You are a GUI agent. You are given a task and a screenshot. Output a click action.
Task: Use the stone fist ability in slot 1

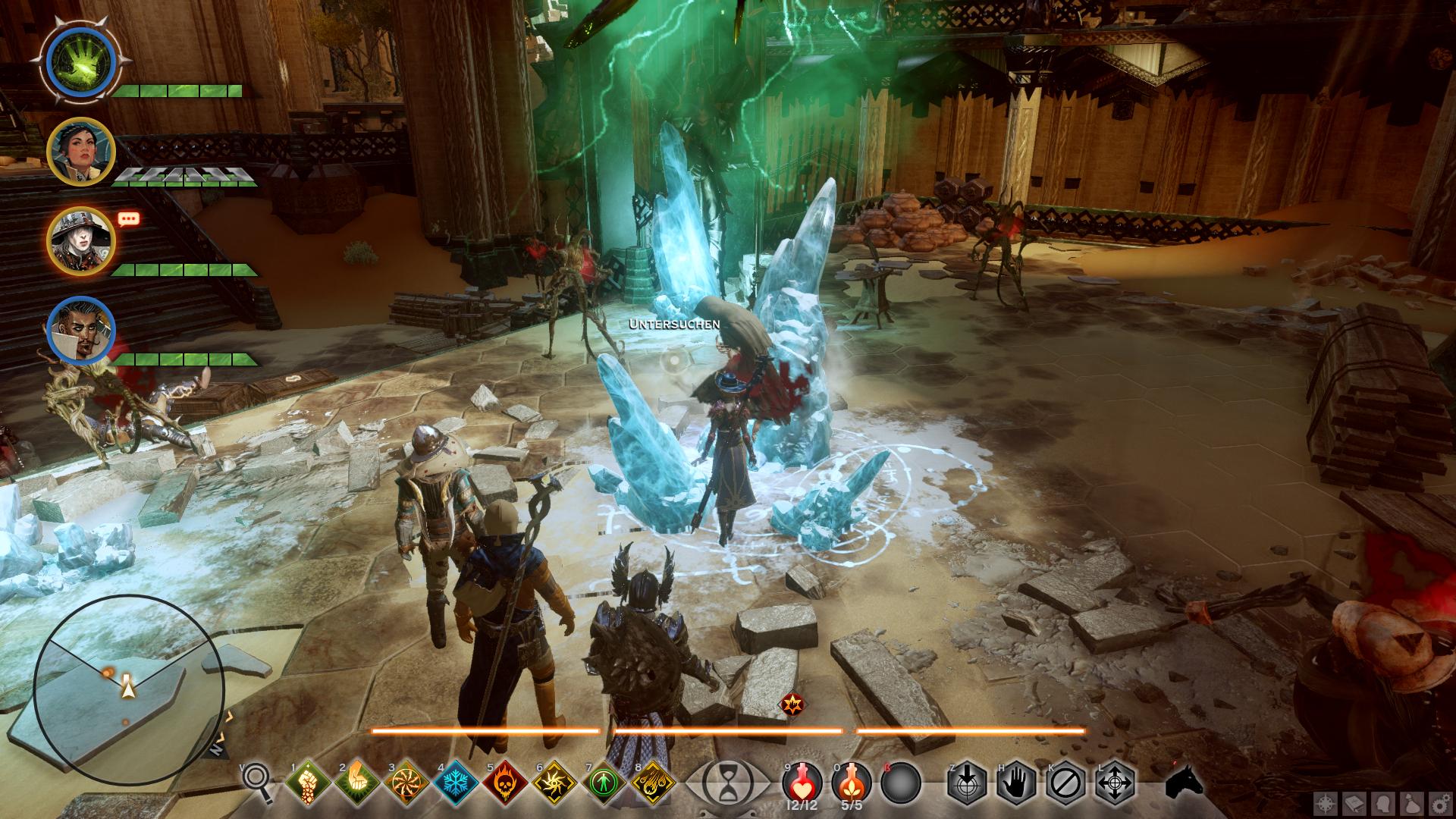[x=309, y=783]
